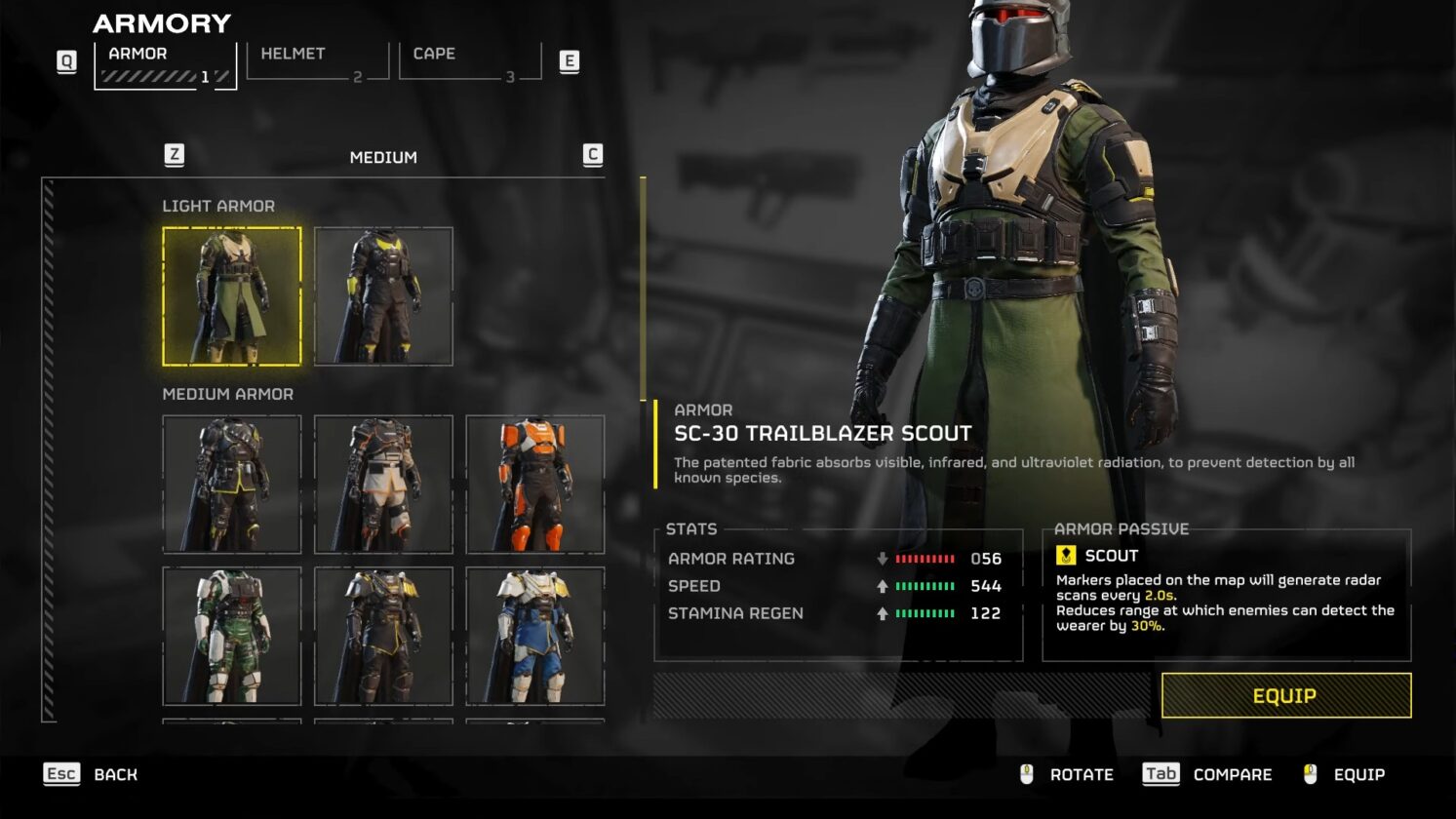1456x819 pixels.
Task: Select the orange-trimmed white skirt medium armor
Action: [383, 485]
